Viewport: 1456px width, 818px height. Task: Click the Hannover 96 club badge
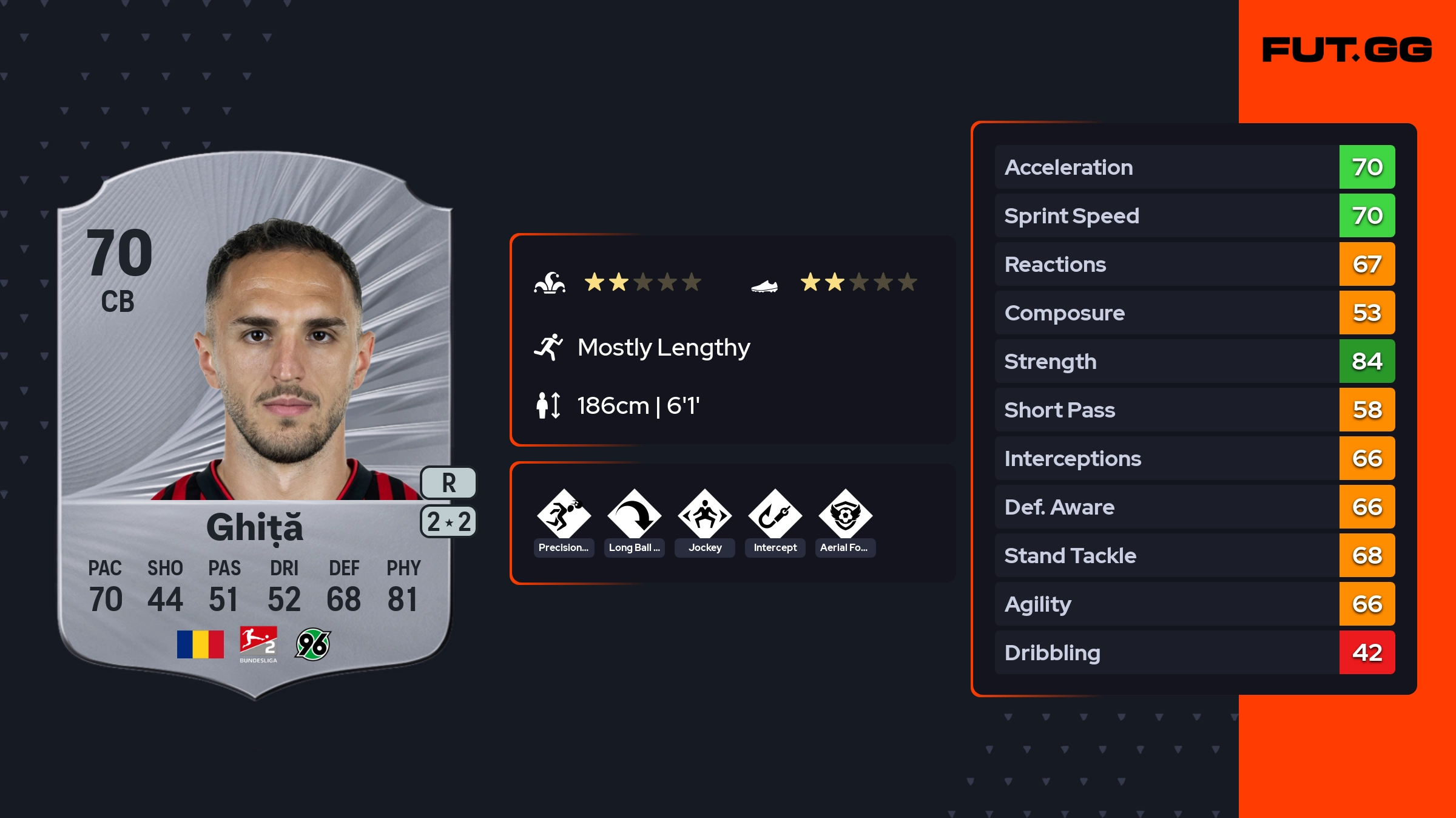click(x=313, y=644)
